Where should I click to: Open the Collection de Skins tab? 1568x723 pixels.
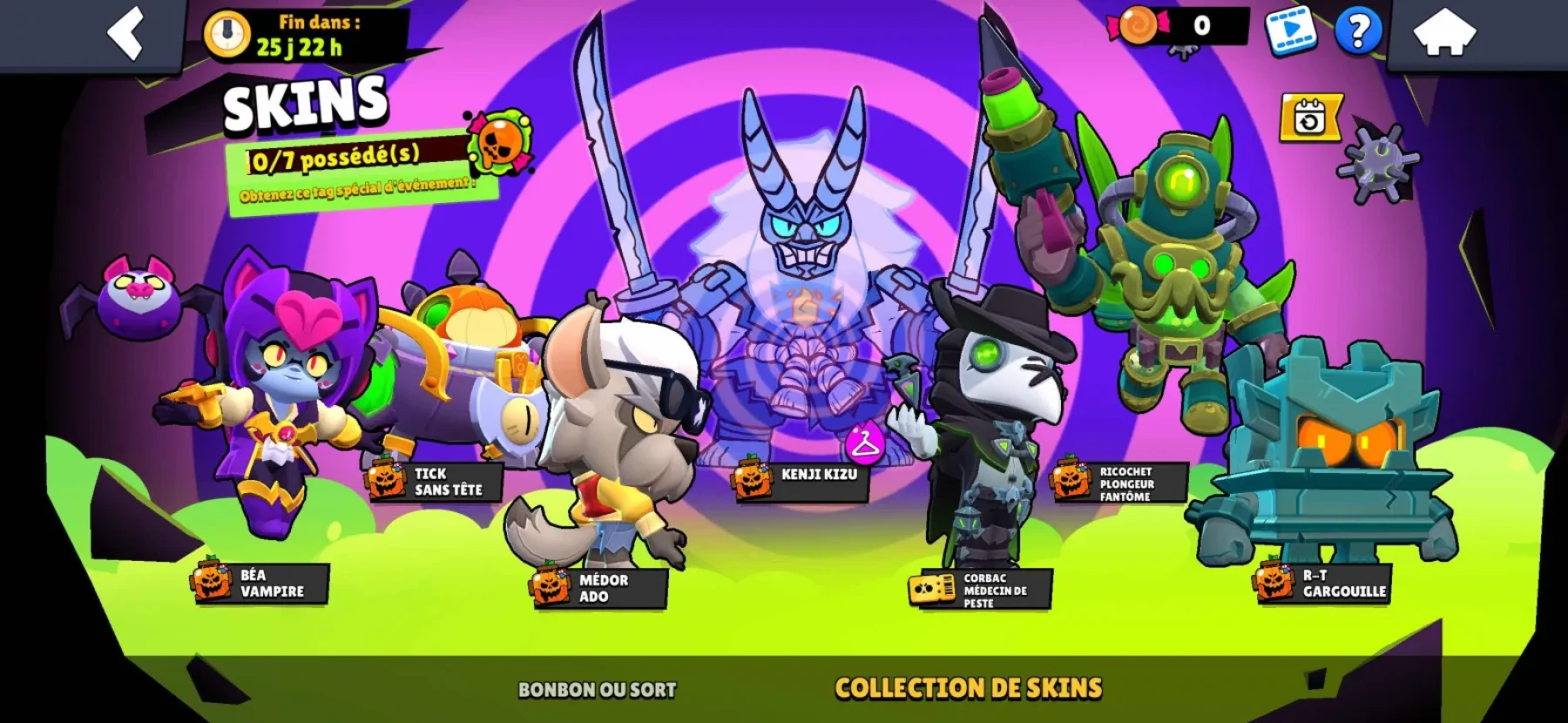tap(969, 687)
